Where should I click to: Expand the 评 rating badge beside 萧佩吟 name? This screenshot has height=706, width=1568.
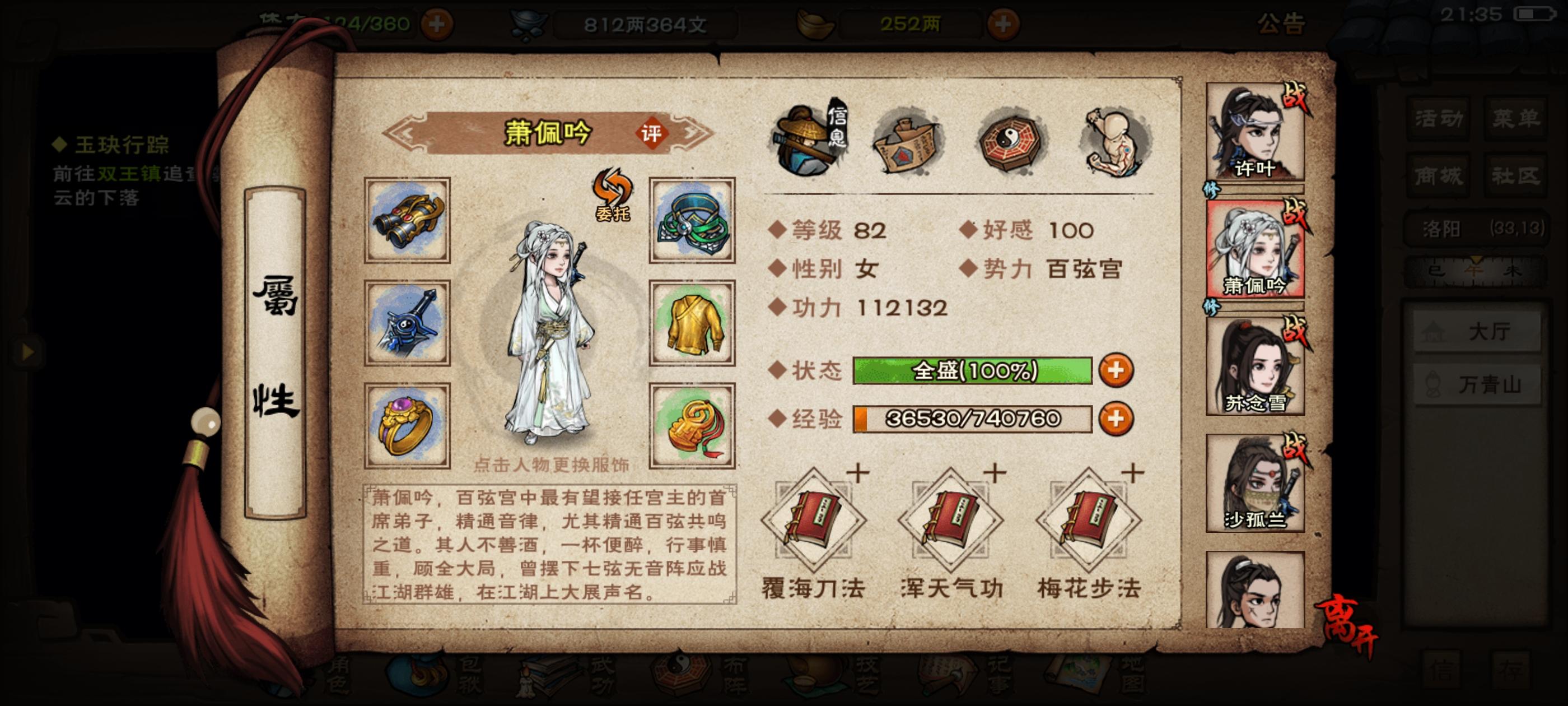click(x=652, y=134)
